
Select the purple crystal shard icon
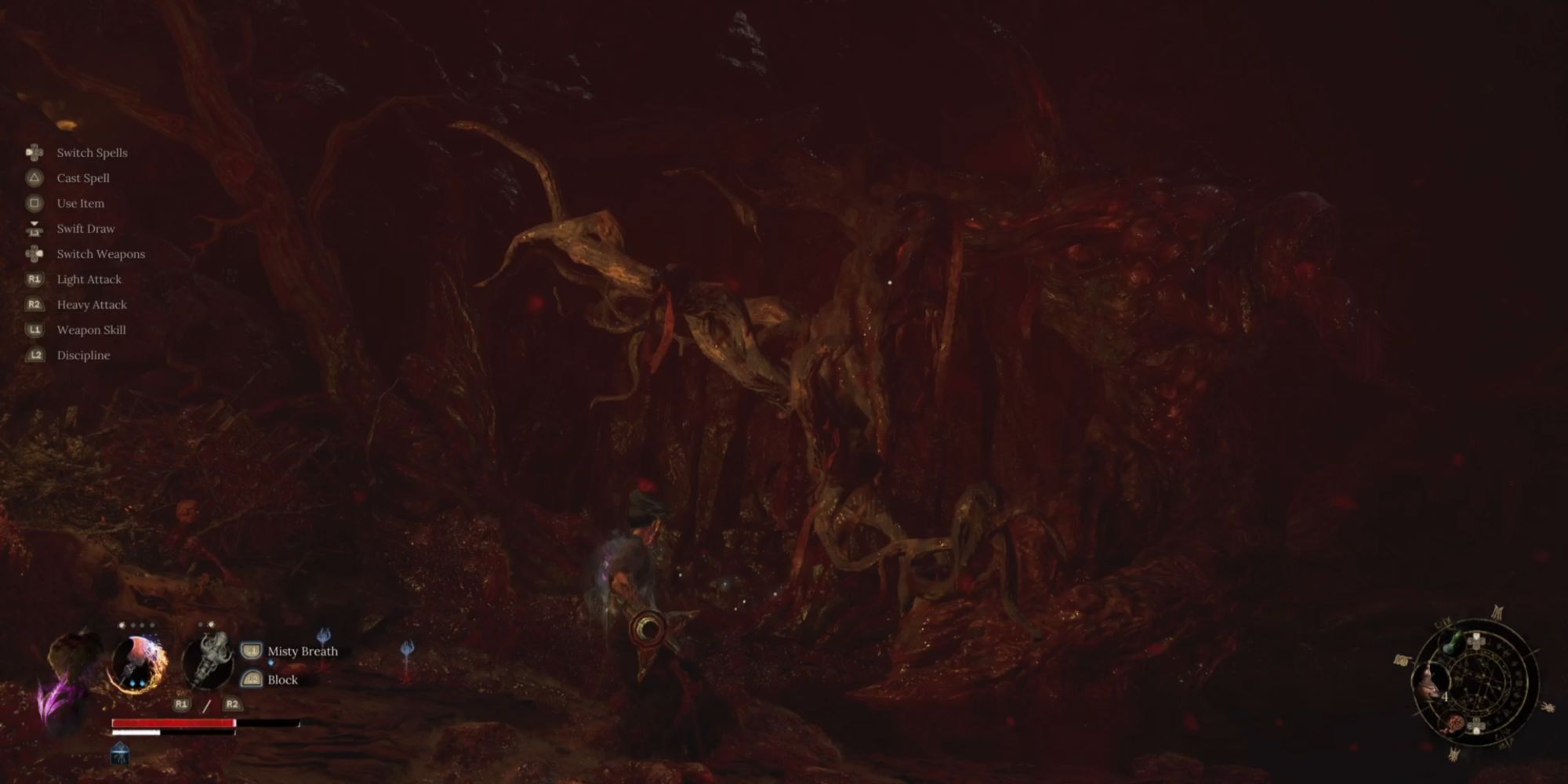pyautogui.click(x=53, y=699)
